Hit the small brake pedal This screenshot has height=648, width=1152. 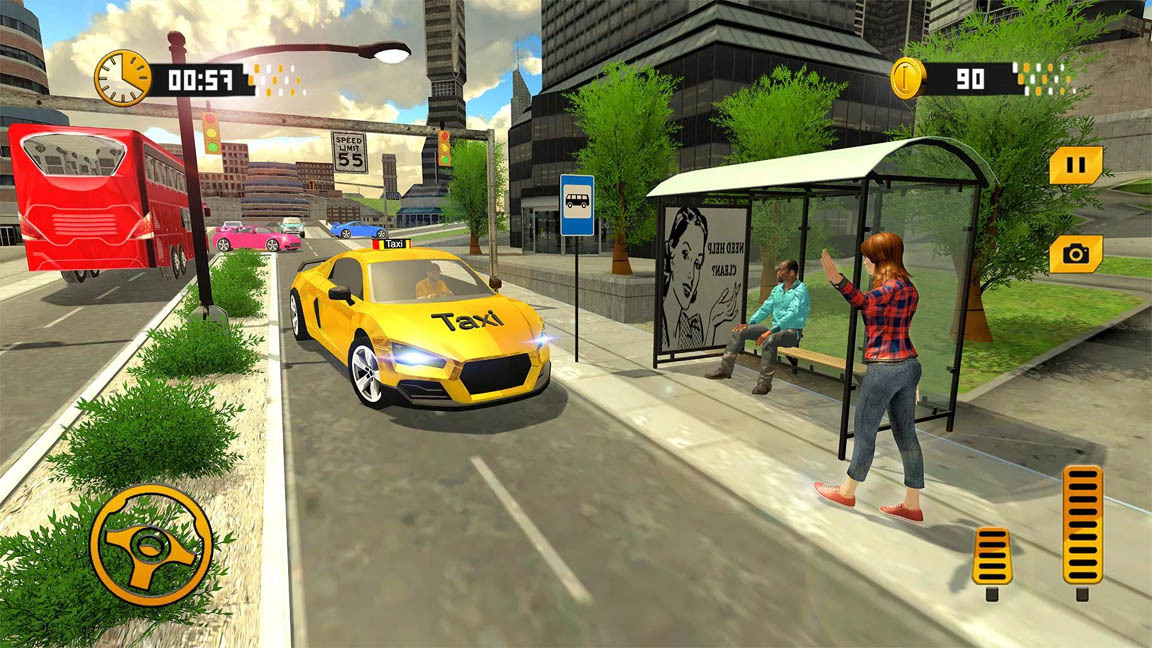point(992,557)
